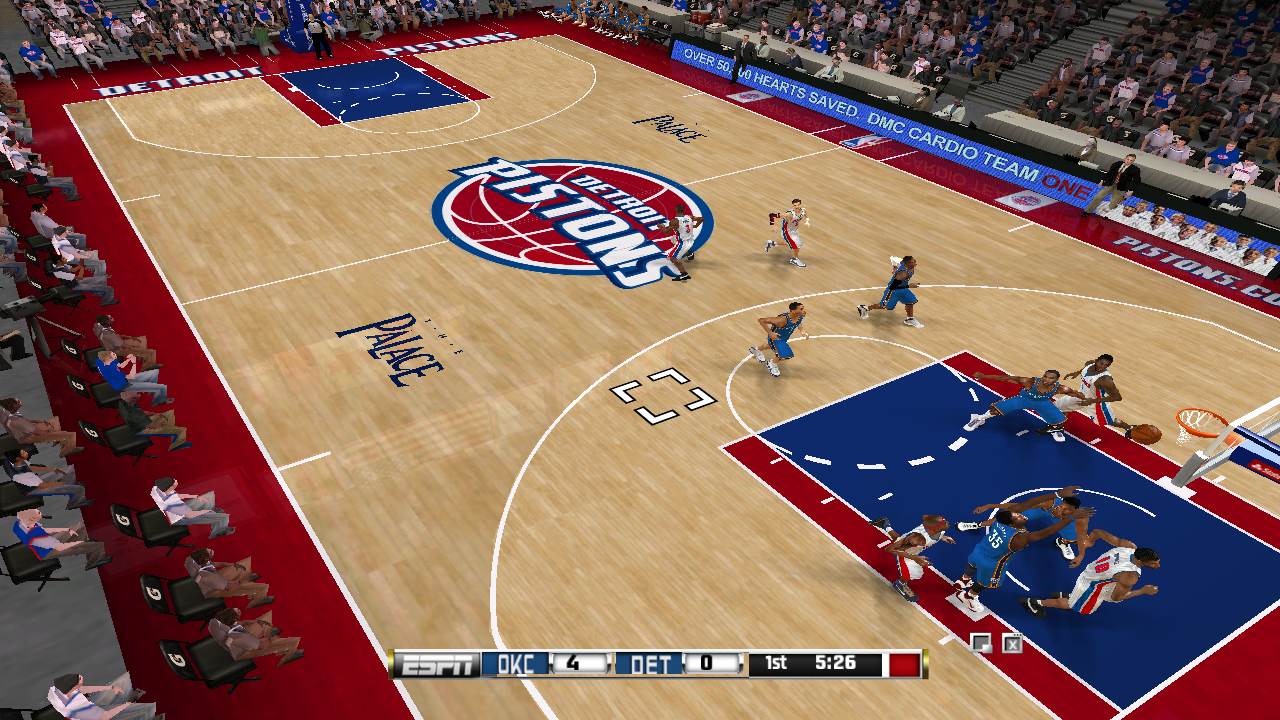Click the OKC score showing 4
Screen dimensions: 1280x720
click(x=577, y=665)
